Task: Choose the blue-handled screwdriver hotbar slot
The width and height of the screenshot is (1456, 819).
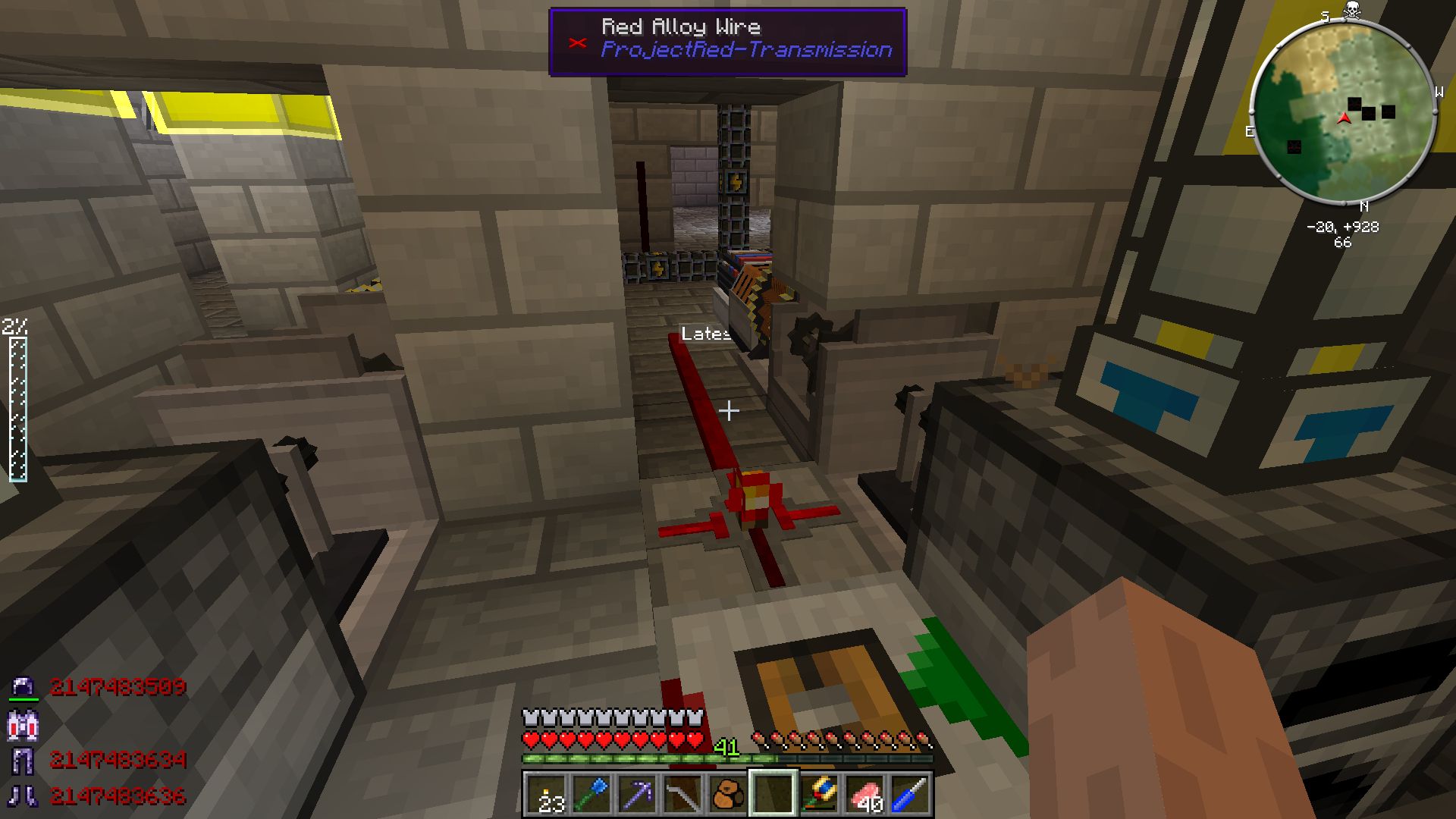Action: point(909,794)
